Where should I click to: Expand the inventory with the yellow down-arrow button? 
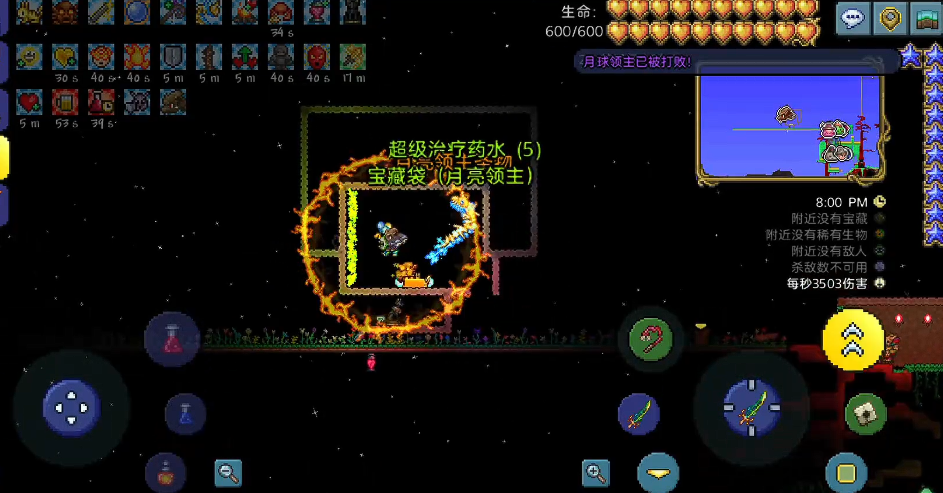click(657, 473)
